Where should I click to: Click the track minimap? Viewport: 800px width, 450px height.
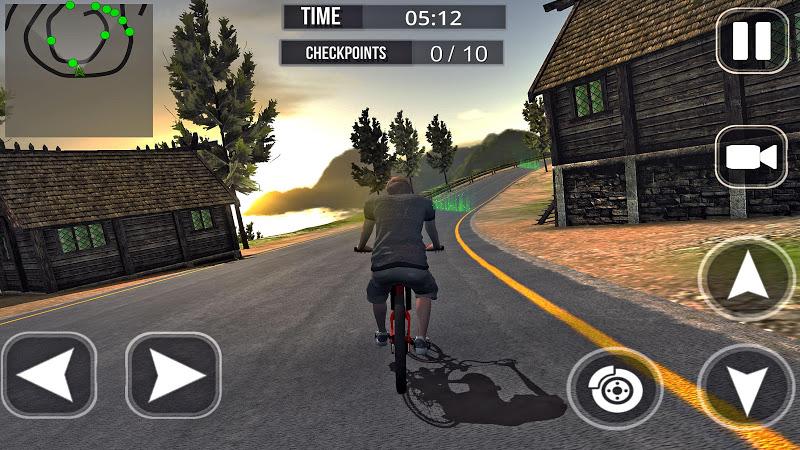[x=79, y=68]
